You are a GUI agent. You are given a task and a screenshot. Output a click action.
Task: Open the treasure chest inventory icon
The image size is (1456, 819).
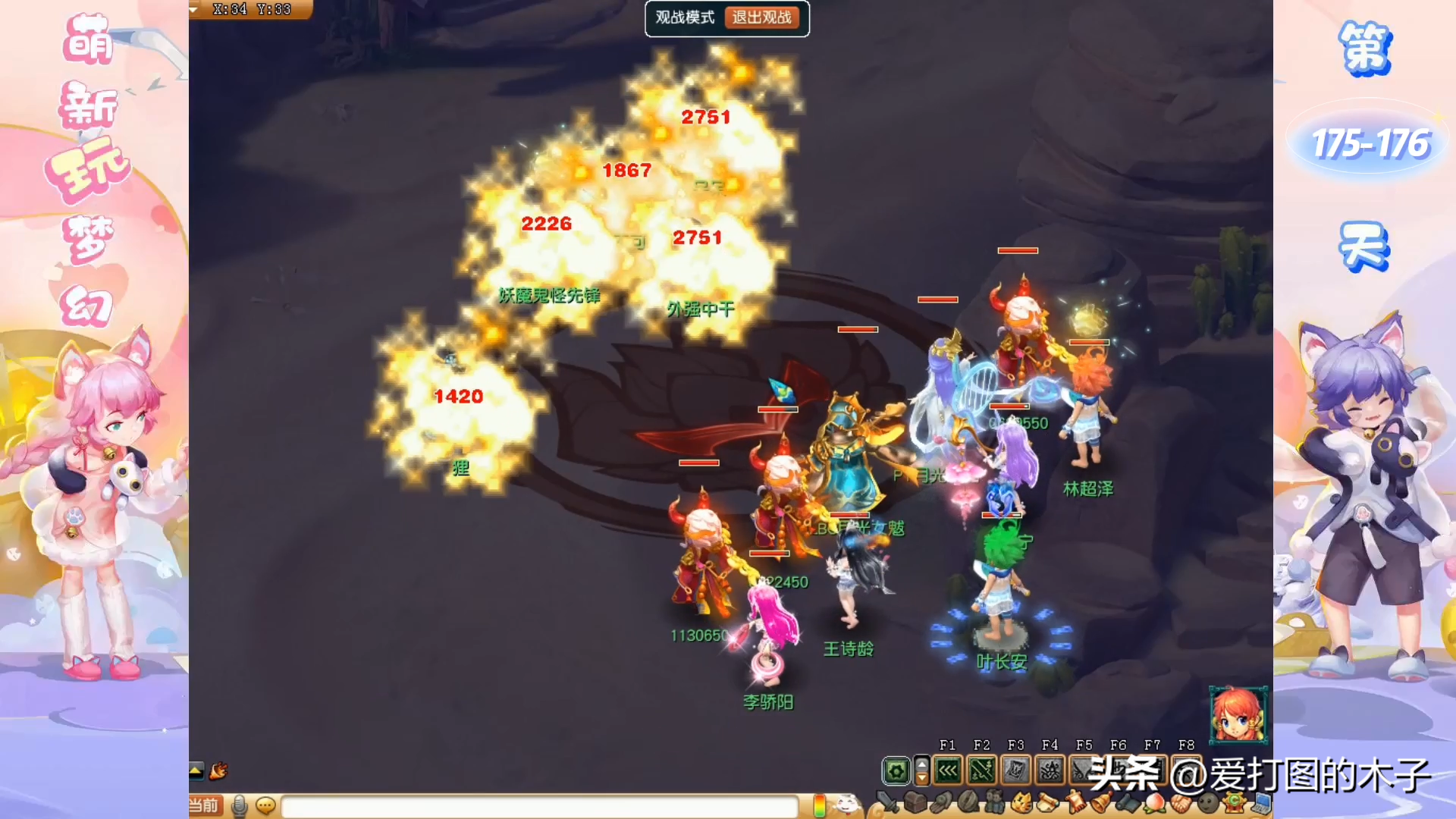tap(915, 802)
